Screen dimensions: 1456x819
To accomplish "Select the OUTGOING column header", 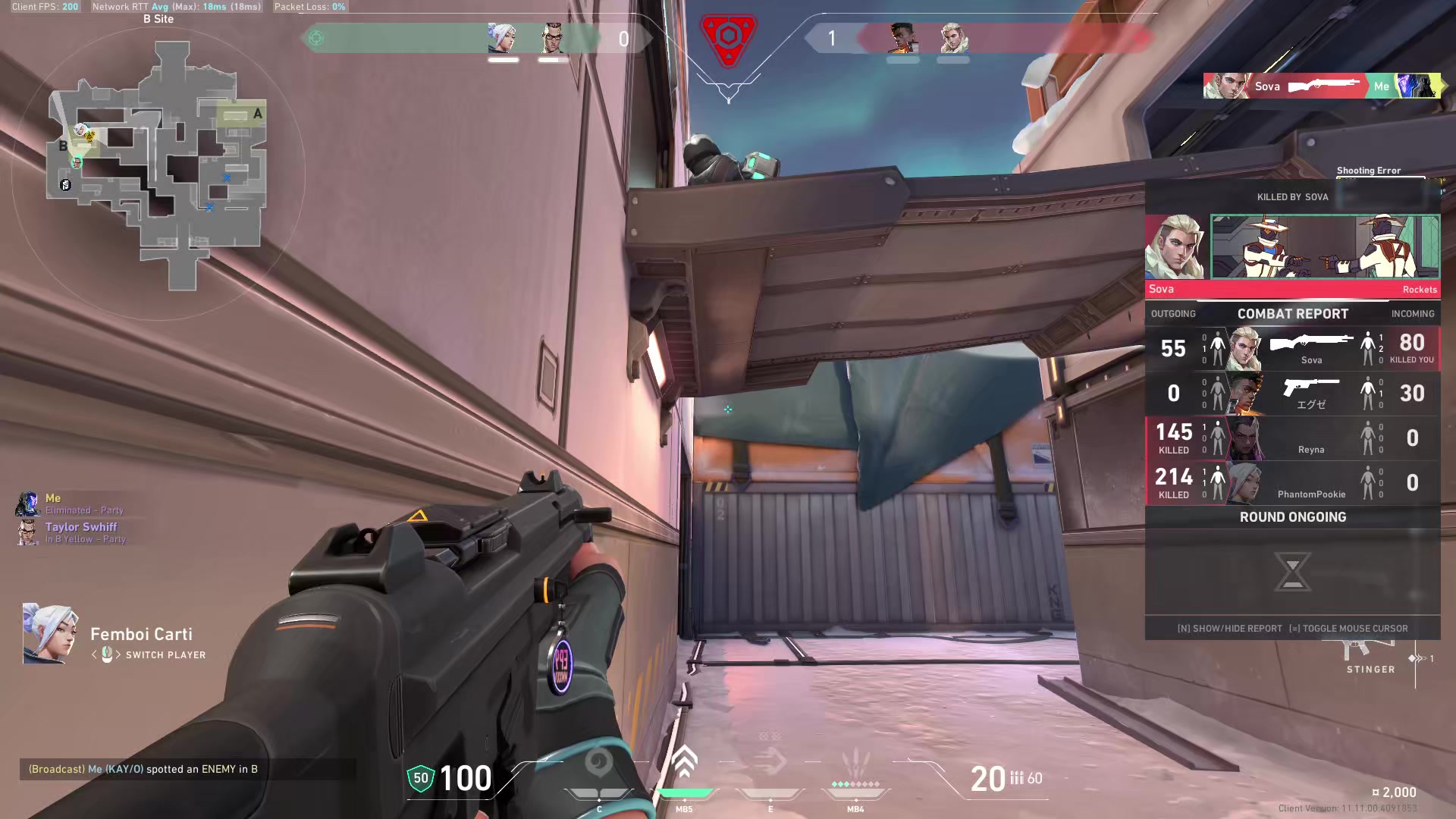I will (x=1175, y=313).
